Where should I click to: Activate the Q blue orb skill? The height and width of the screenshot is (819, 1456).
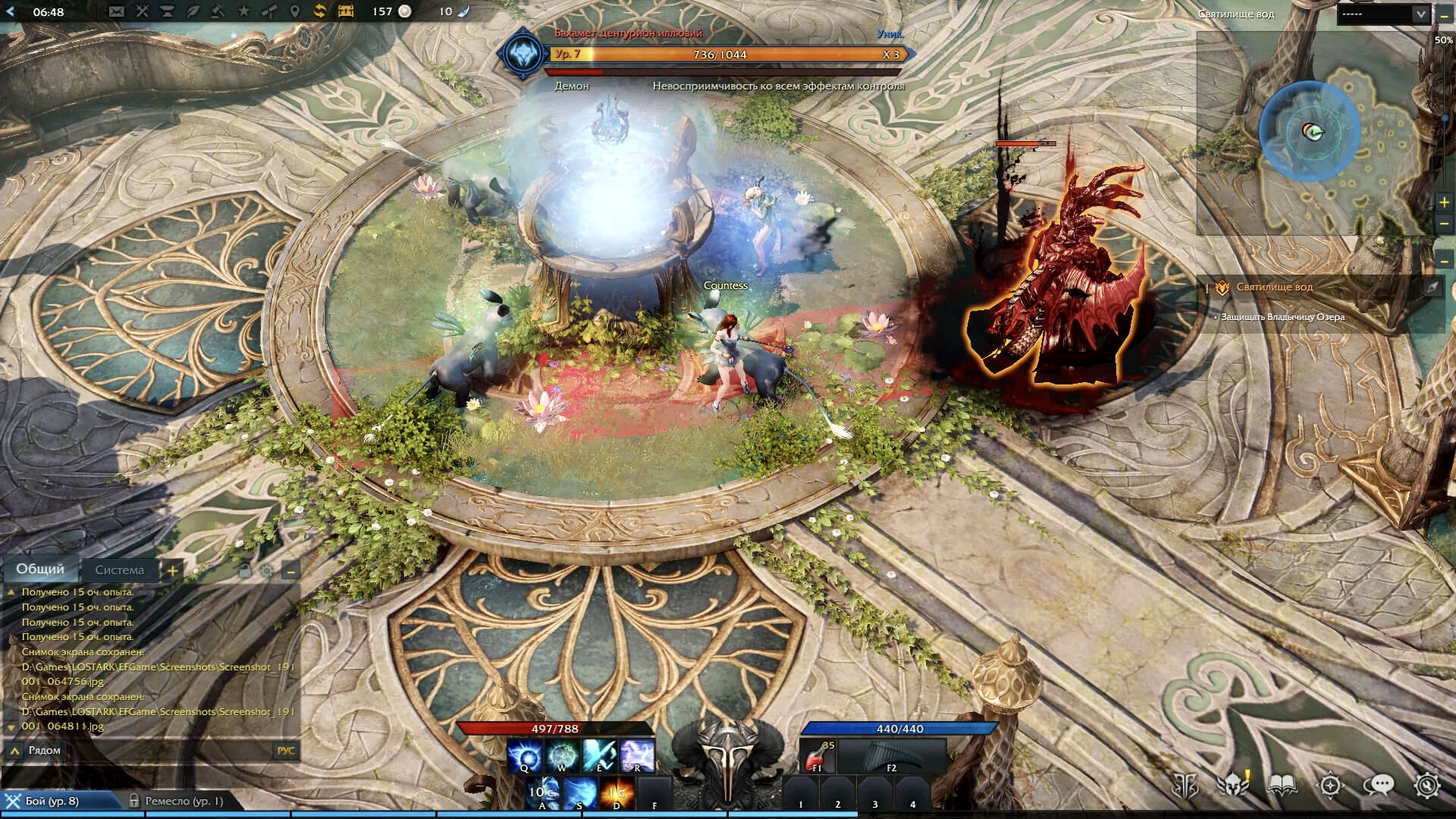(x=524, y=756)
